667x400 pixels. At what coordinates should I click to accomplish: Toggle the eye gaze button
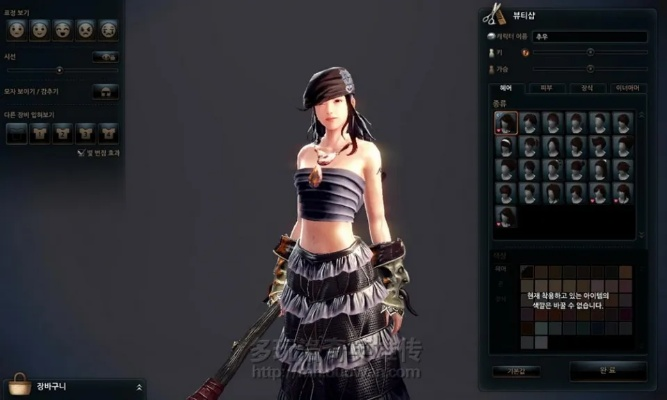pyautogui.click(x=105, y=56)
